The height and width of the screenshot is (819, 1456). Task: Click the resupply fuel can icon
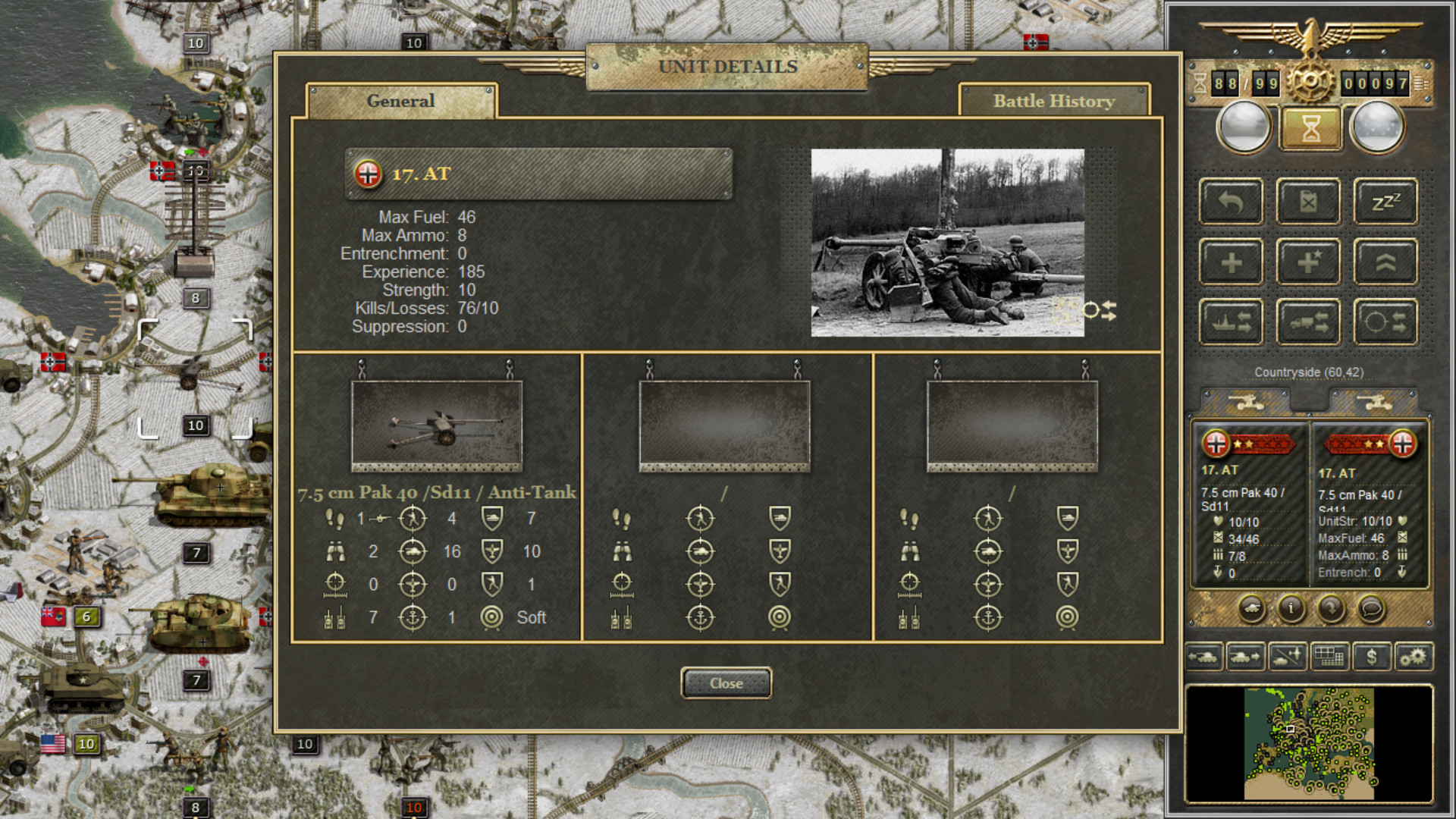point(1307,201)
